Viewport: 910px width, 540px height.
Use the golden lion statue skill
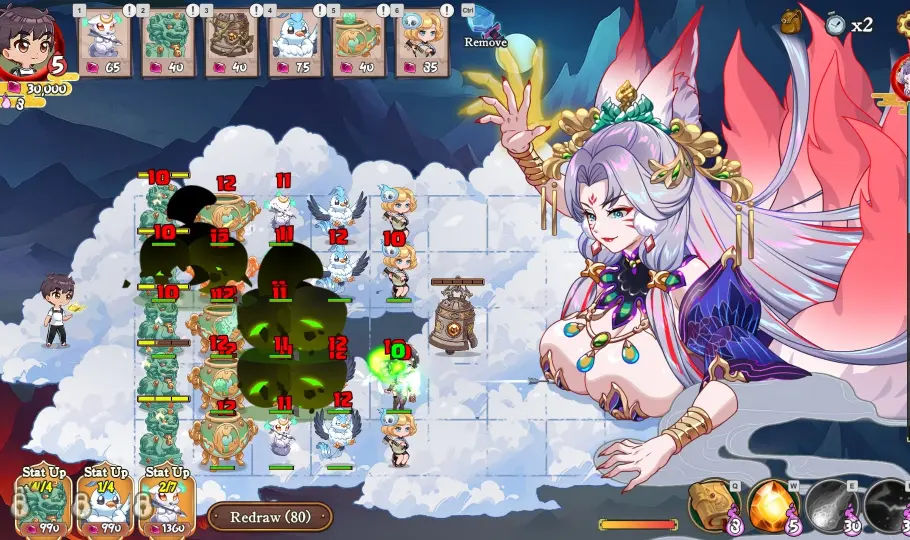[x=712, y=505]
